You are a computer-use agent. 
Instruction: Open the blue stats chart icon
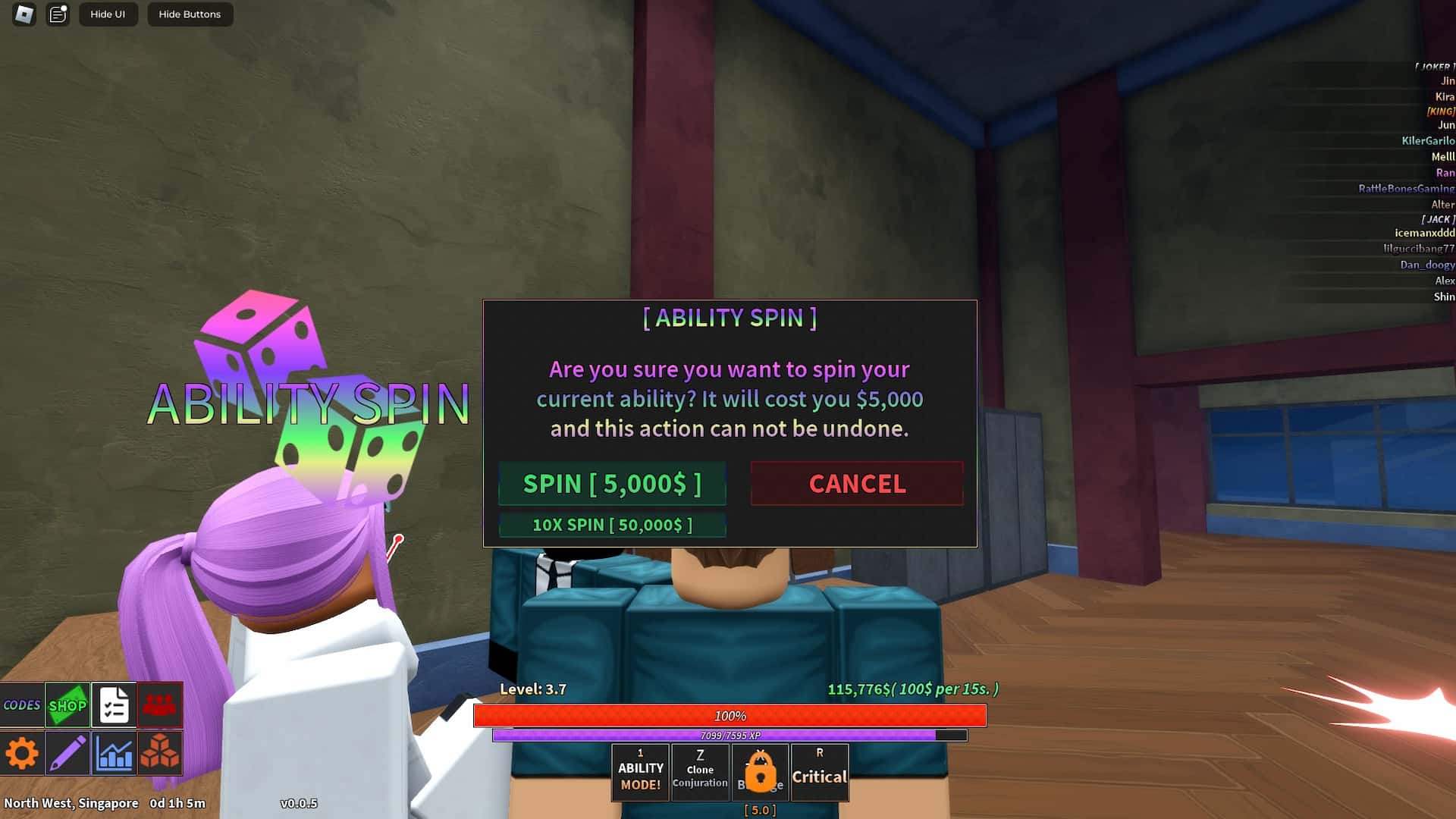coord(114,752)
